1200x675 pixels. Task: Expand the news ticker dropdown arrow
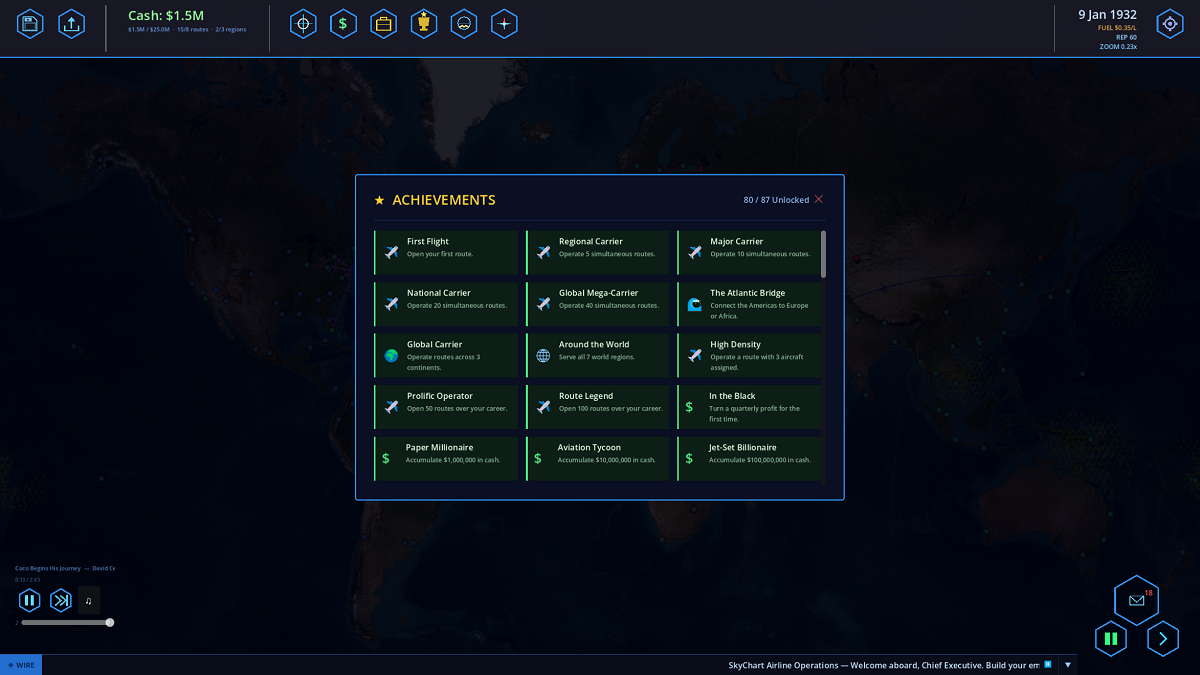(1068, 665)
